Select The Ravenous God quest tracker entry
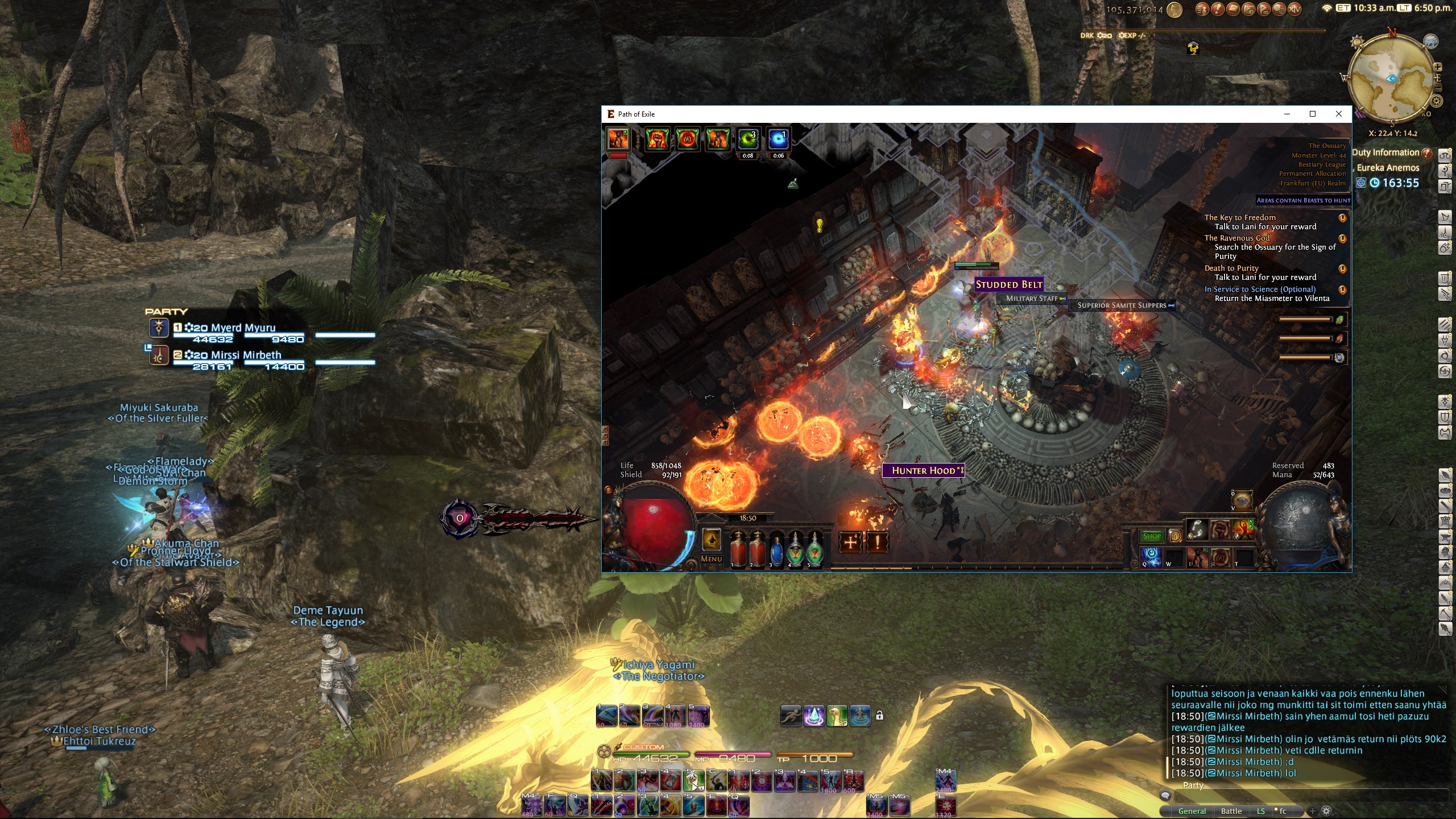The width and height of the screenshot is (1456, 819). pyautogui.click(x=1236, y=238)
